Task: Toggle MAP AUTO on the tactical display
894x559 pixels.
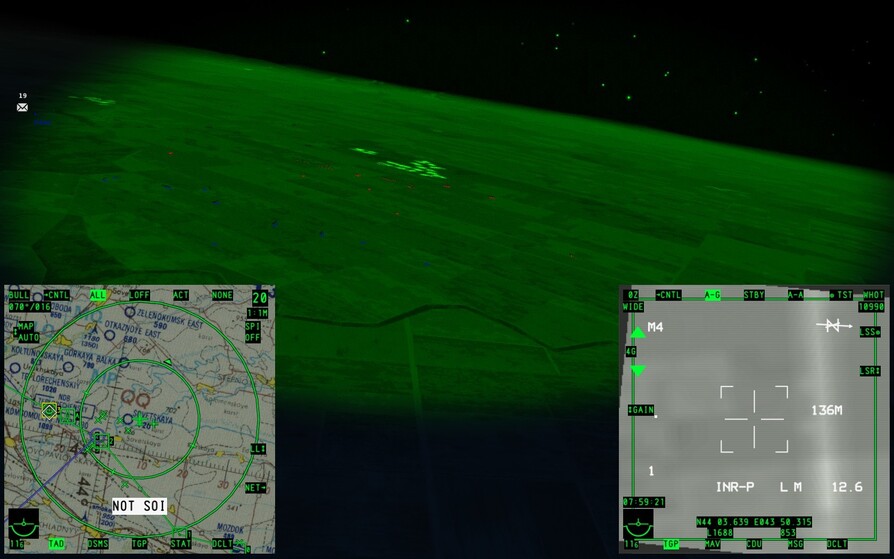Action: click(x=27, y=332)
